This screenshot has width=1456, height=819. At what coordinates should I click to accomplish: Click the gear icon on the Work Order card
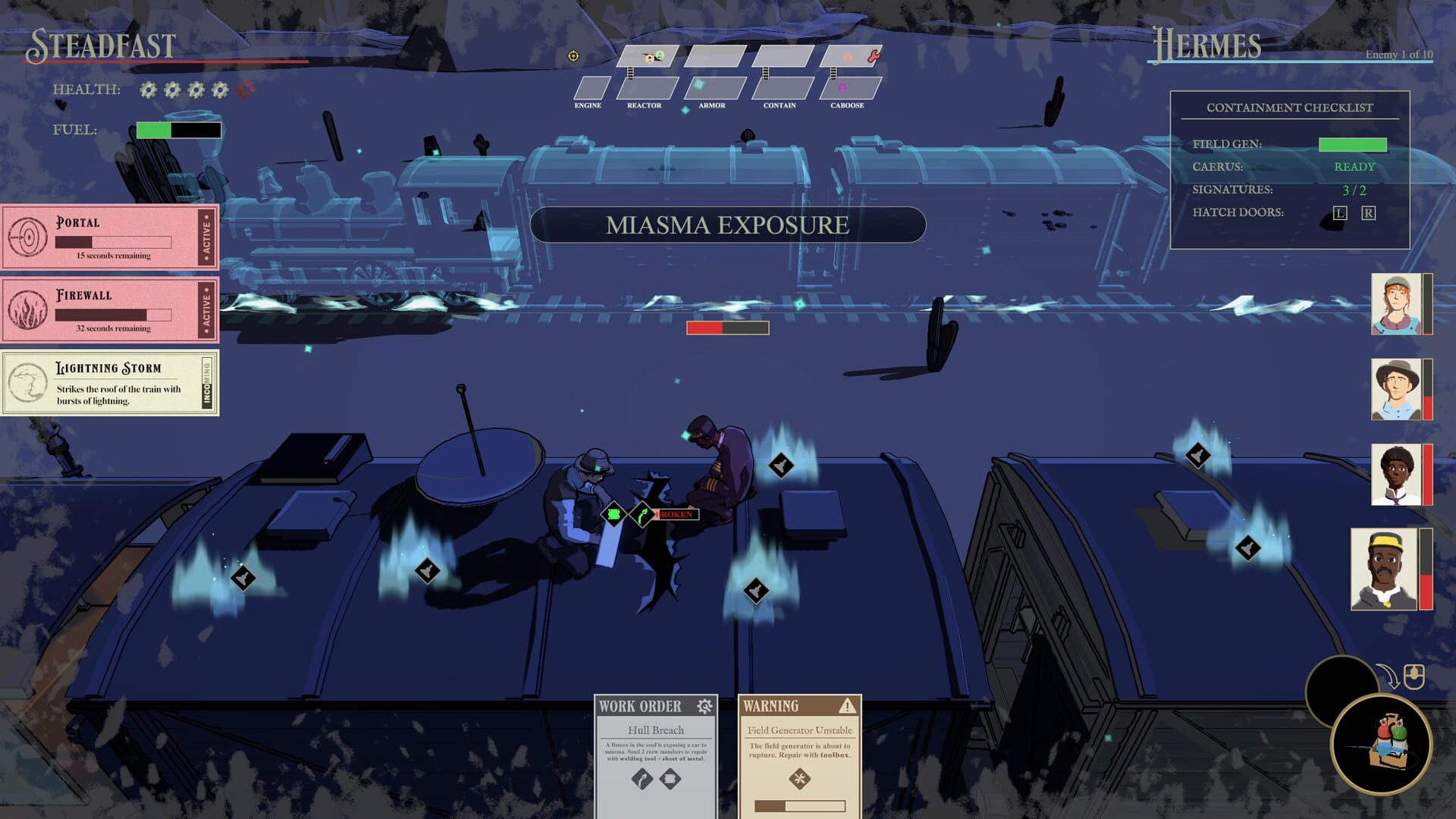tap(704, 706)
